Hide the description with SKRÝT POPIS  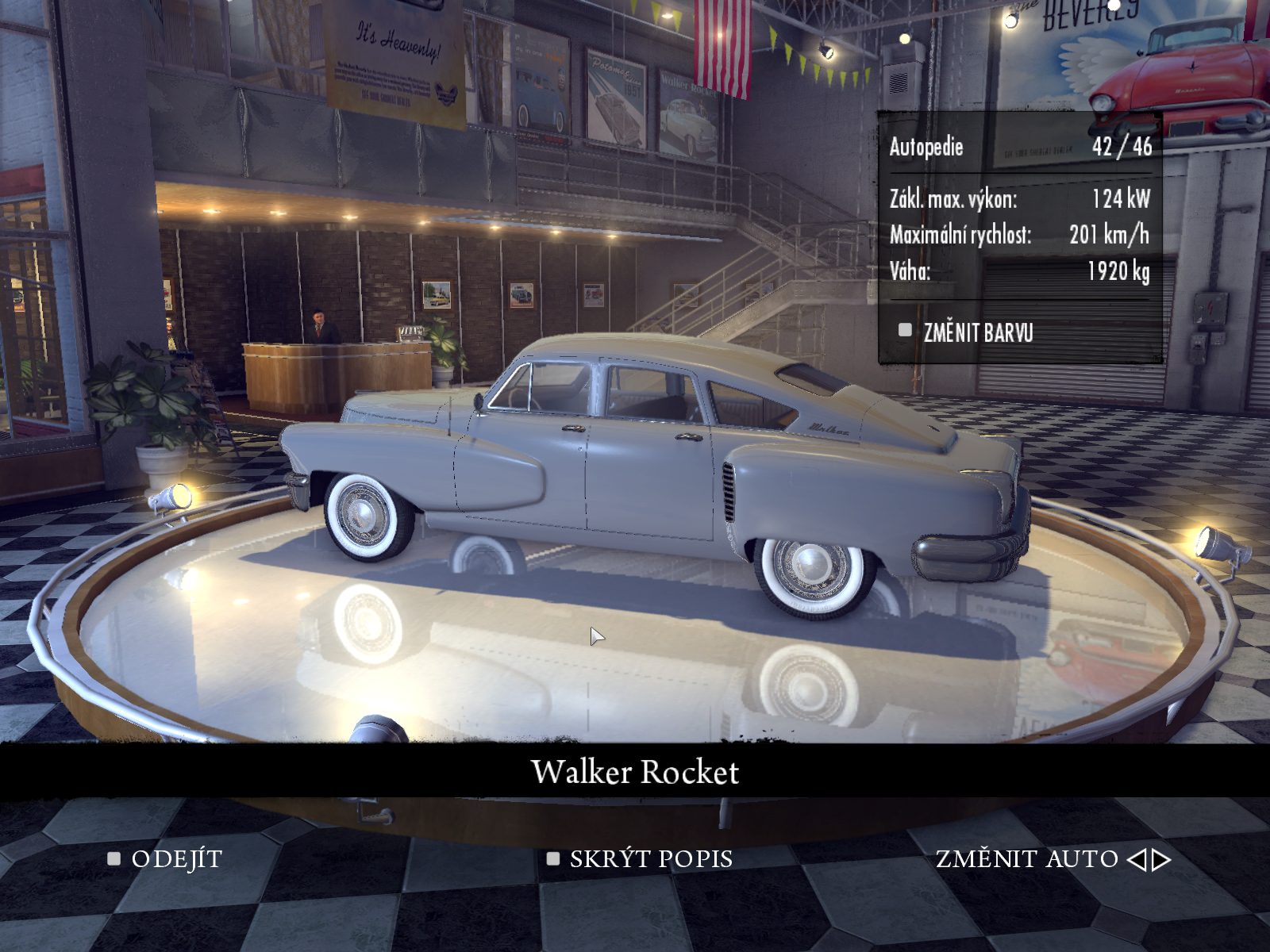coord(650,859)
